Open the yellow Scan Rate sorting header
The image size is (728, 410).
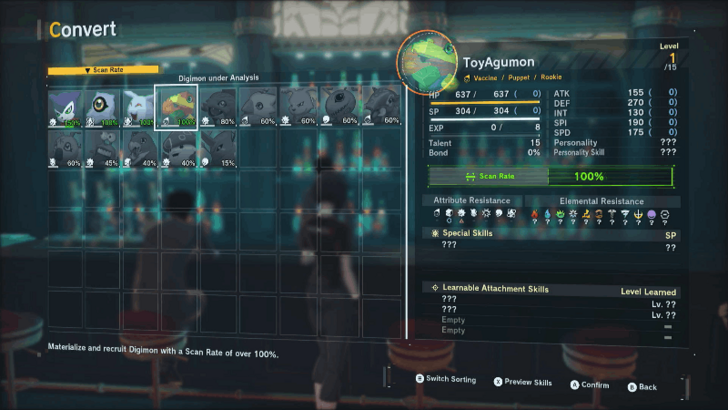(x=104, y=70)
